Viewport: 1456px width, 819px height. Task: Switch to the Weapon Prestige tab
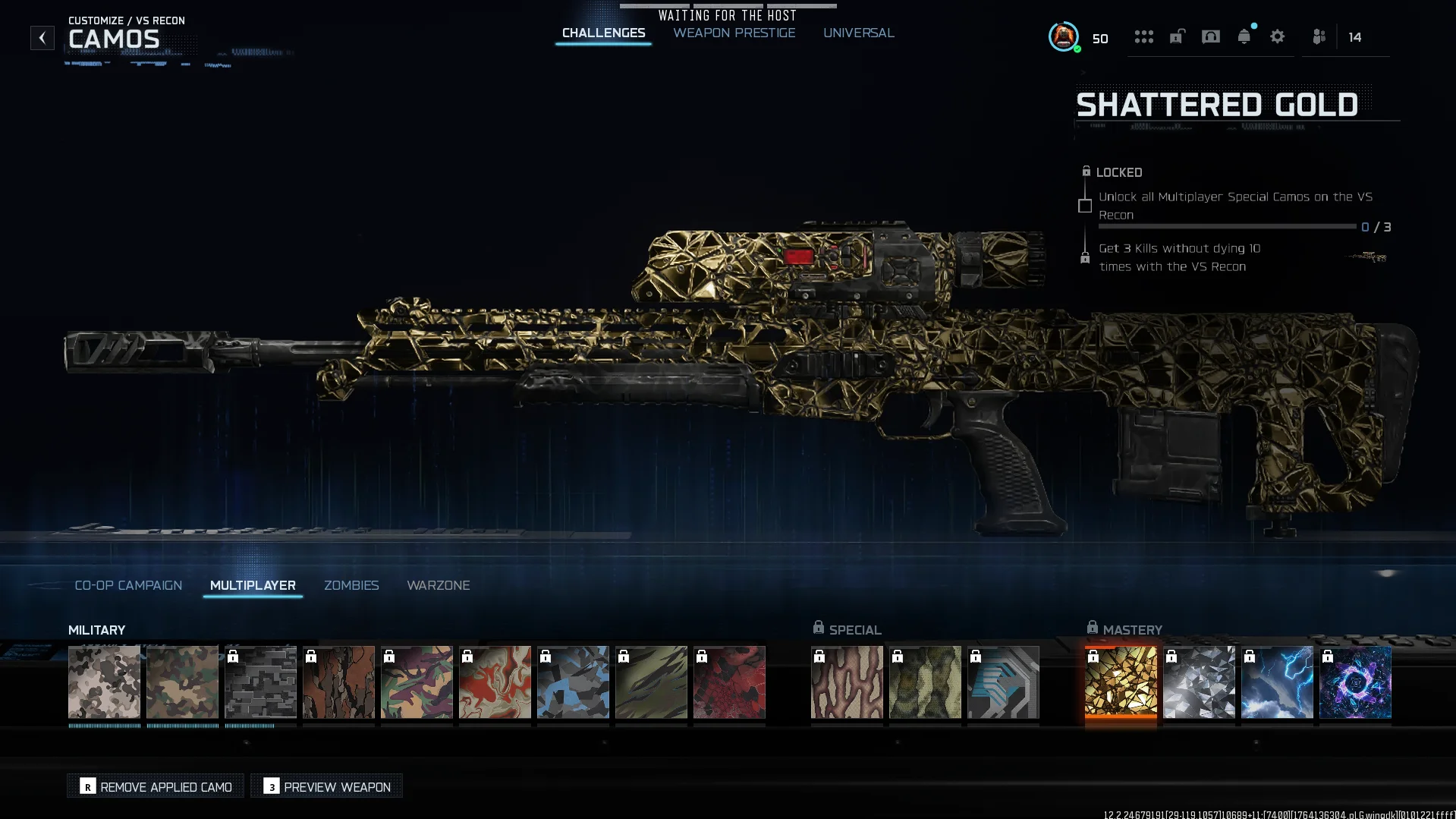(733, 33)
